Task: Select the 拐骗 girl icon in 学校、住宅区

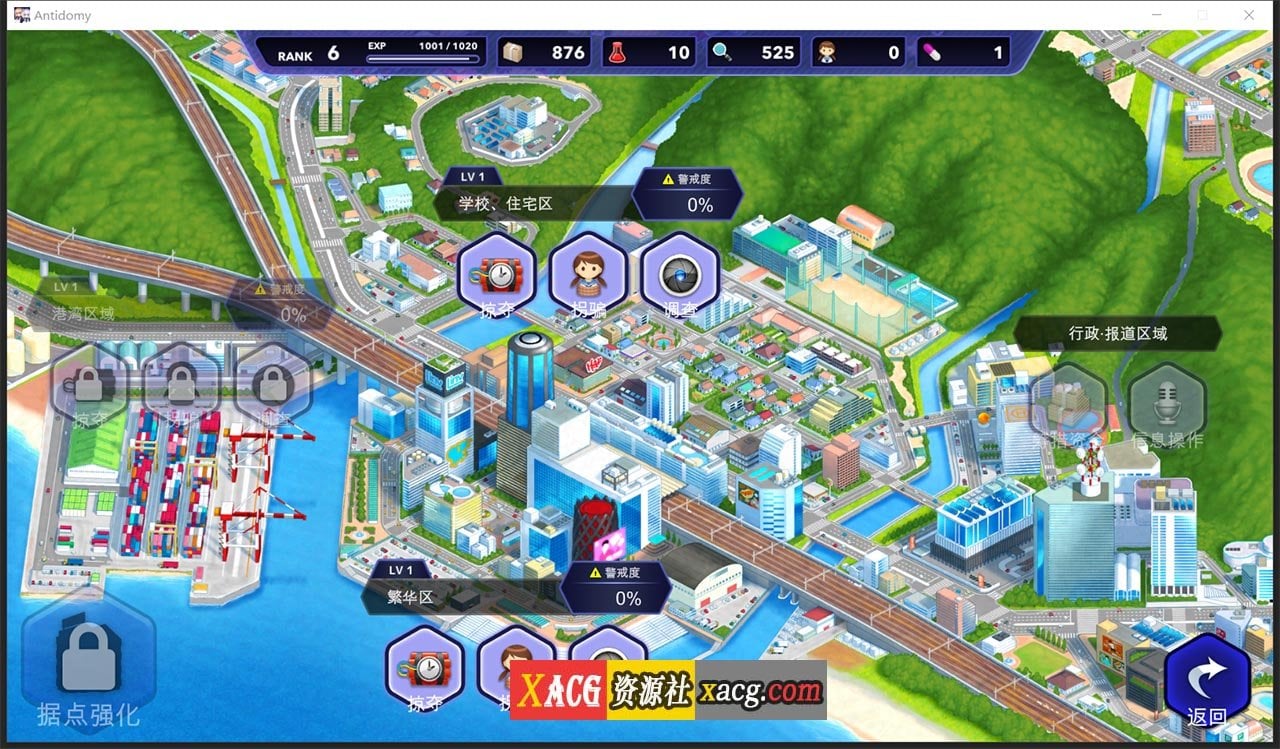Action: 588,270
